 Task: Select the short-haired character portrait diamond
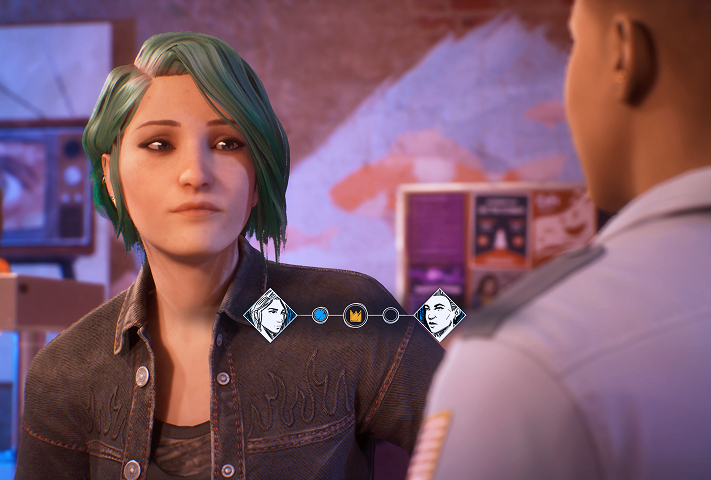tap(440, 315)
